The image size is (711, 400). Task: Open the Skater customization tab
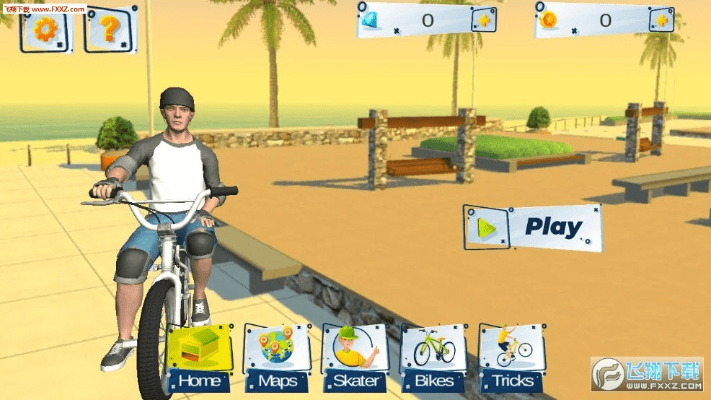355,357
